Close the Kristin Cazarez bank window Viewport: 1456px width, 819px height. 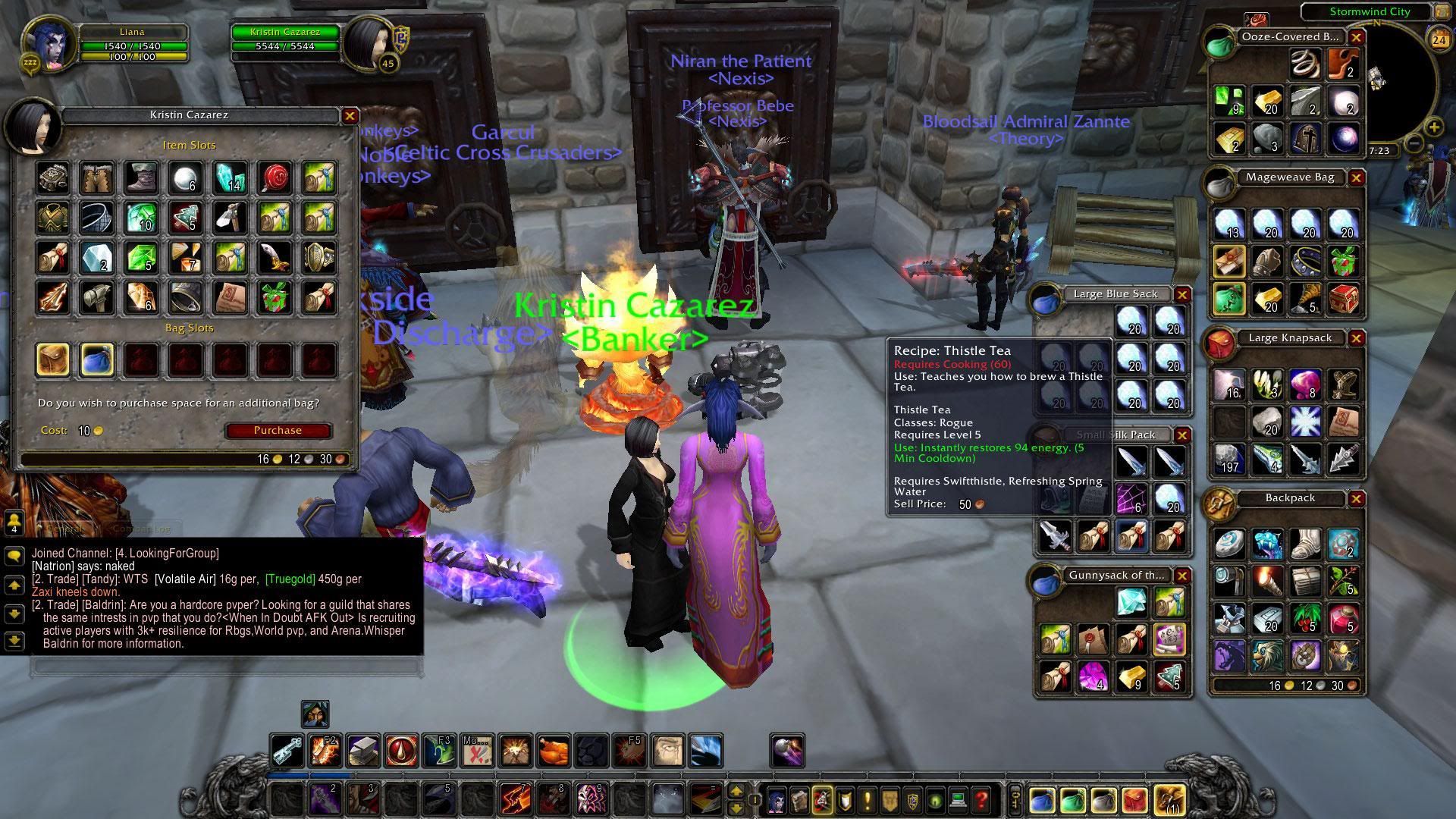pyautogui.click(x=350, y=116)
